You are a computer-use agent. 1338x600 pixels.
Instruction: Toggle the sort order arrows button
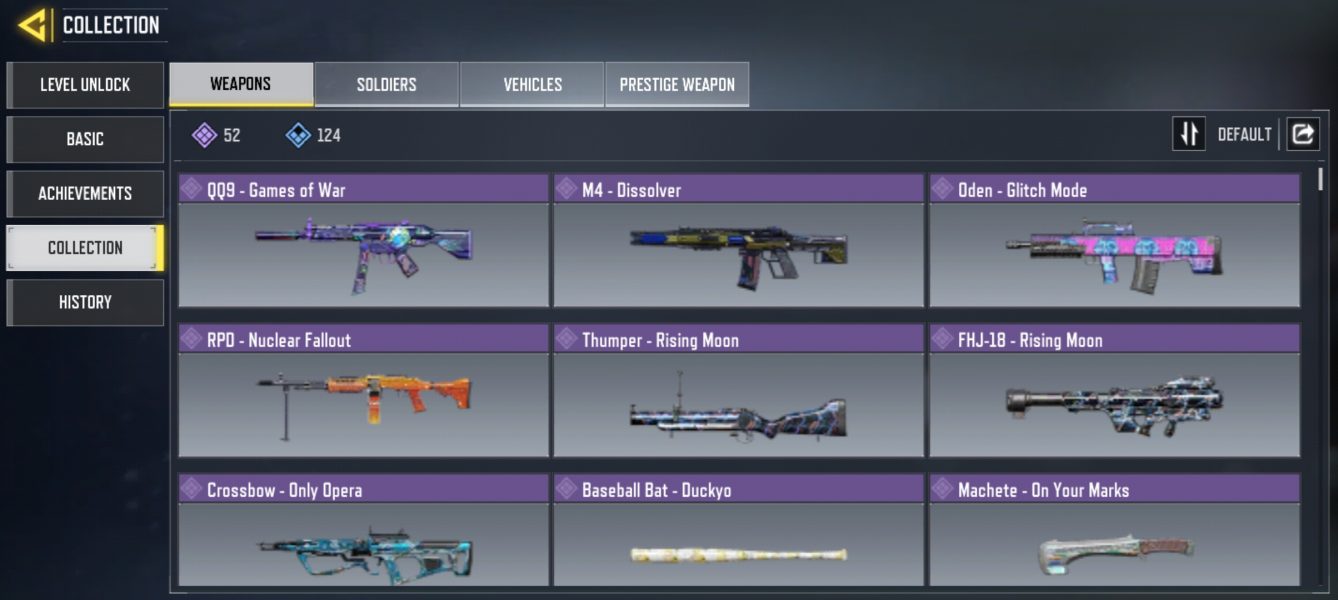pos(1189,134)
